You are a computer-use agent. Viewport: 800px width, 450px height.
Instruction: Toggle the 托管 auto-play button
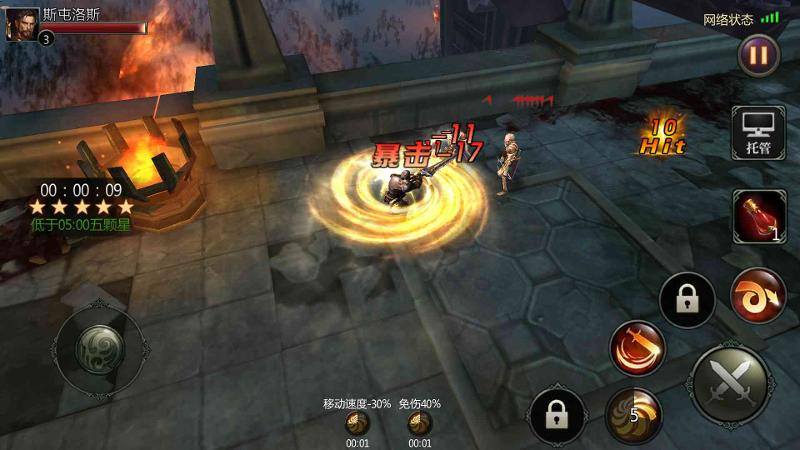[x=756, y=132]
